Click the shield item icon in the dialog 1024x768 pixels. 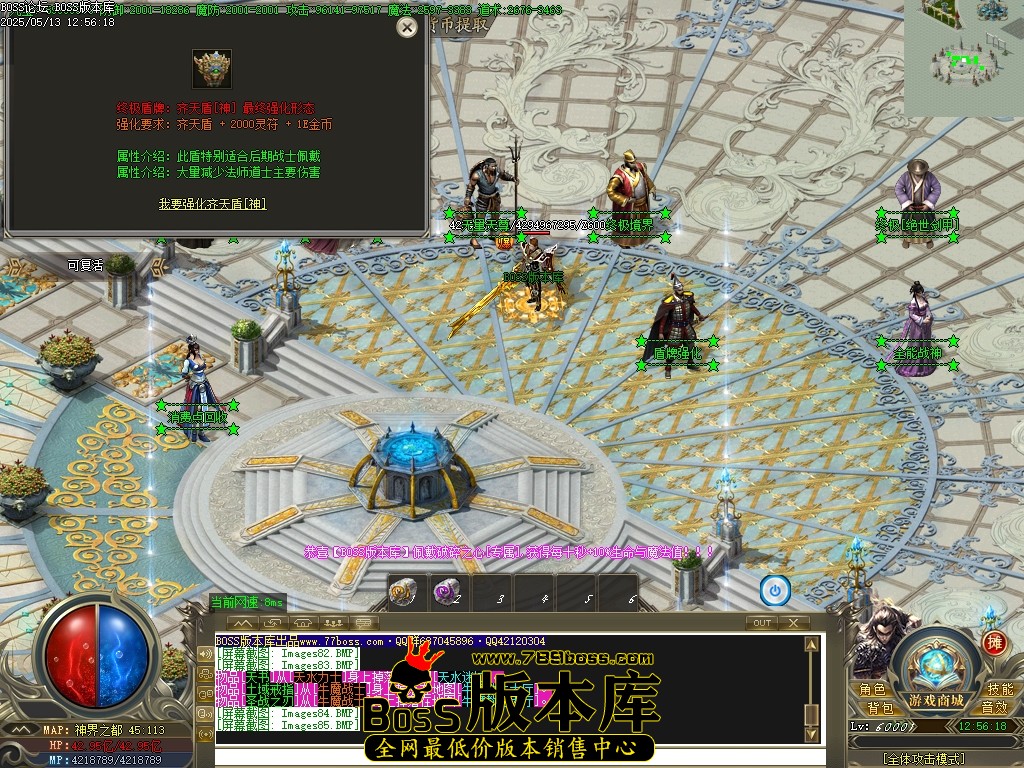tap(212, 69)
